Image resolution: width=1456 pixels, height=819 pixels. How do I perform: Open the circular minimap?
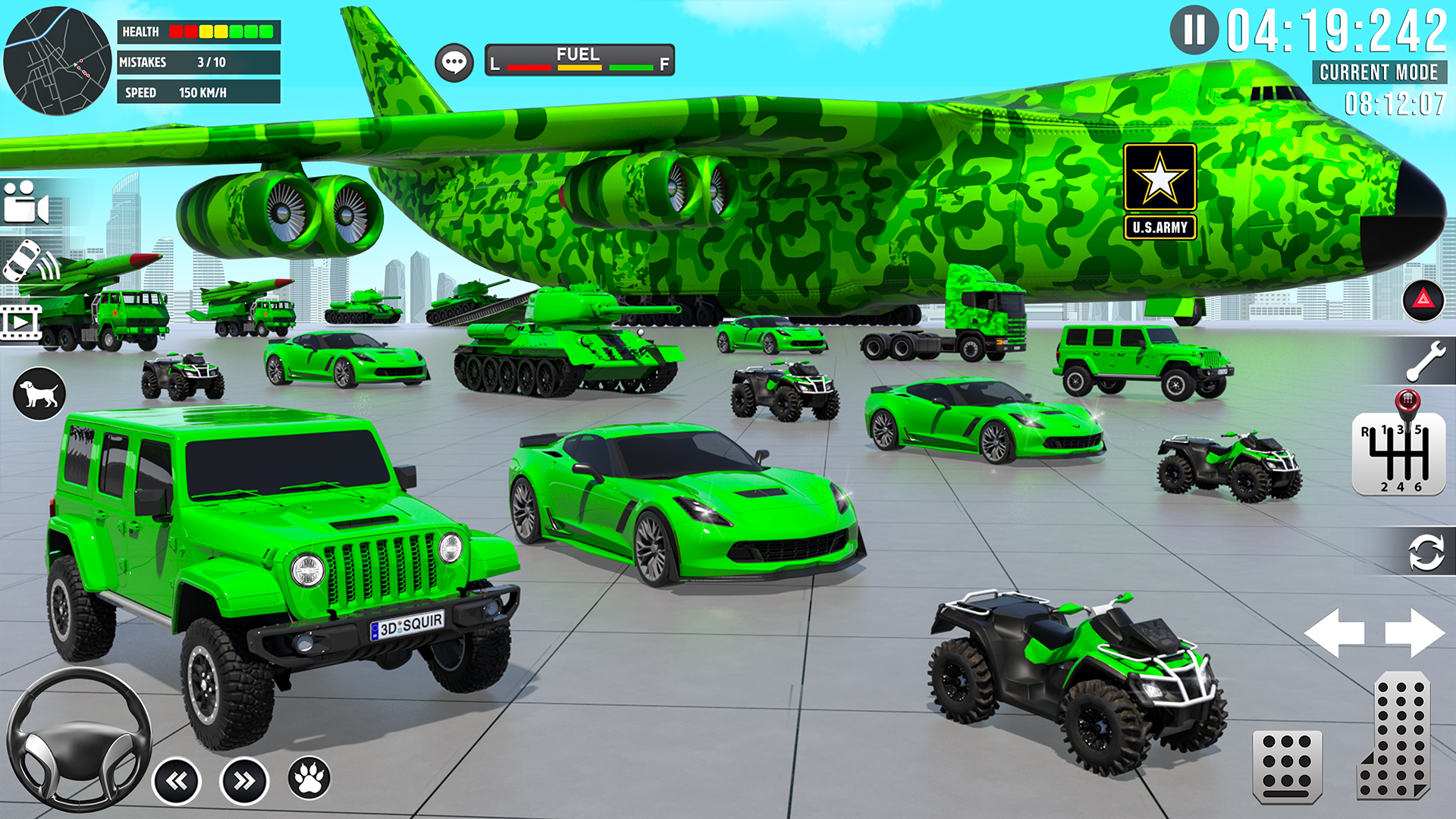click(57, 61)
